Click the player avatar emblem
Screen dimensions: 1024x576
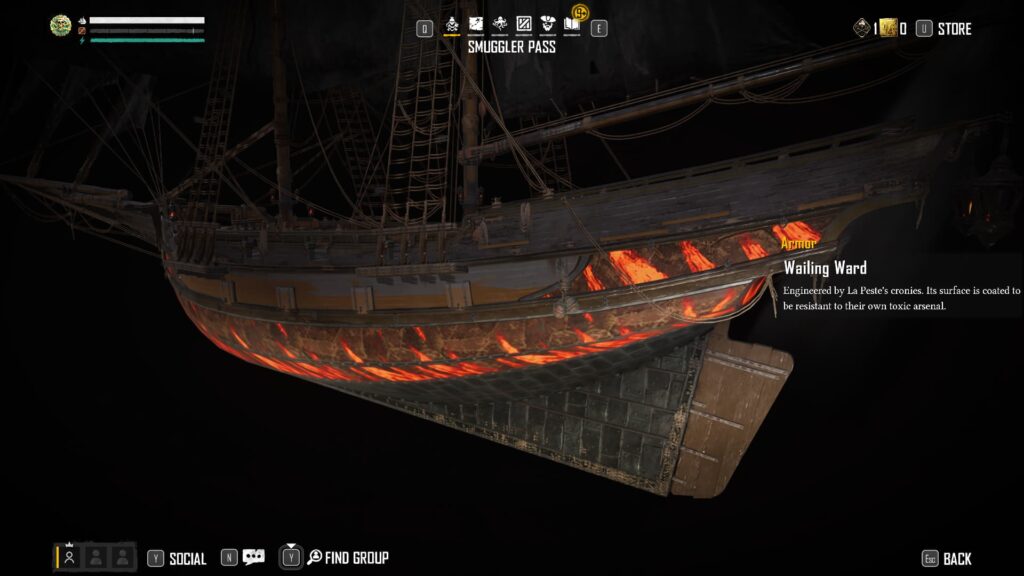[60, 26]
